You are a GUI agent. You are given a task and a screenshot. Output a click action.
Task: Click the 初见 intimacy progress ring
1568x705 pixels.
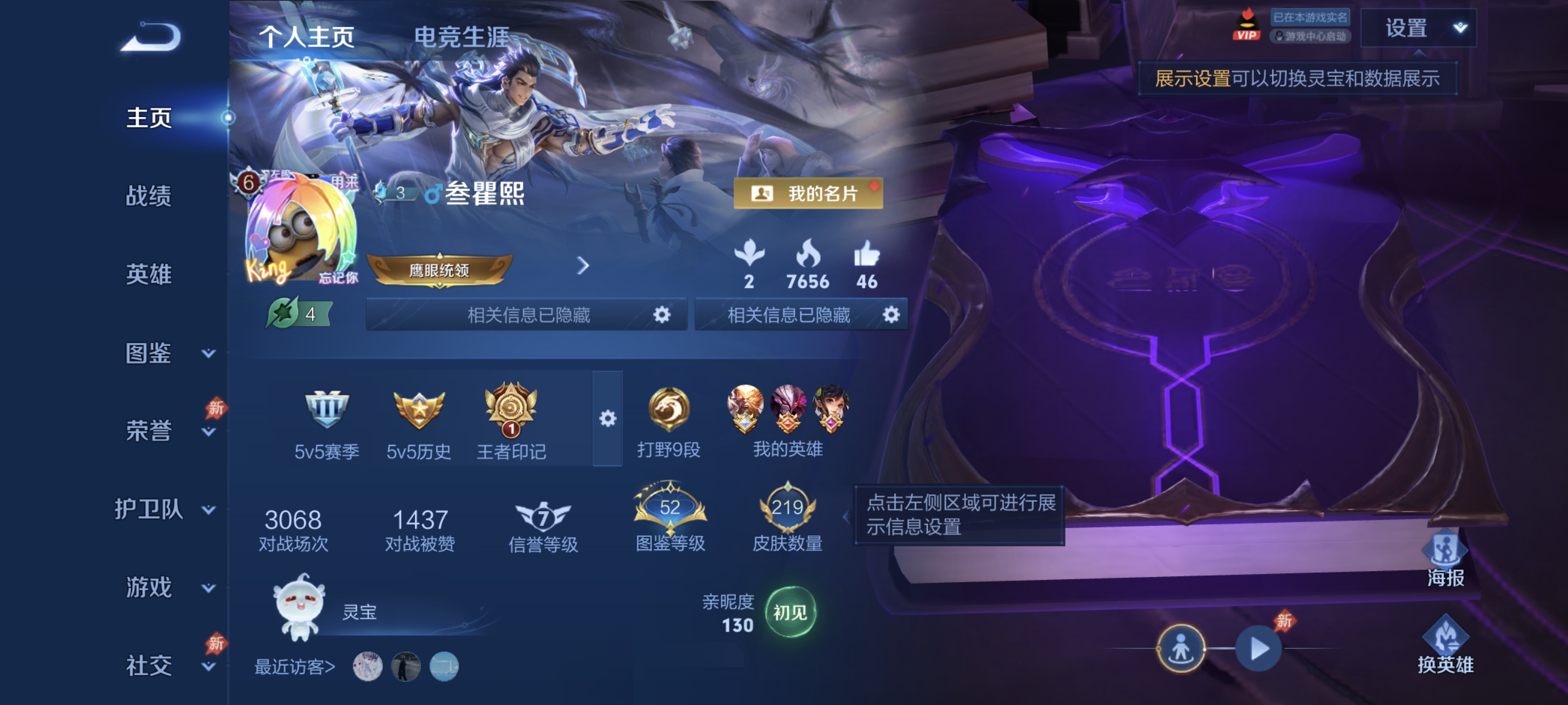[x=791, y=613]
